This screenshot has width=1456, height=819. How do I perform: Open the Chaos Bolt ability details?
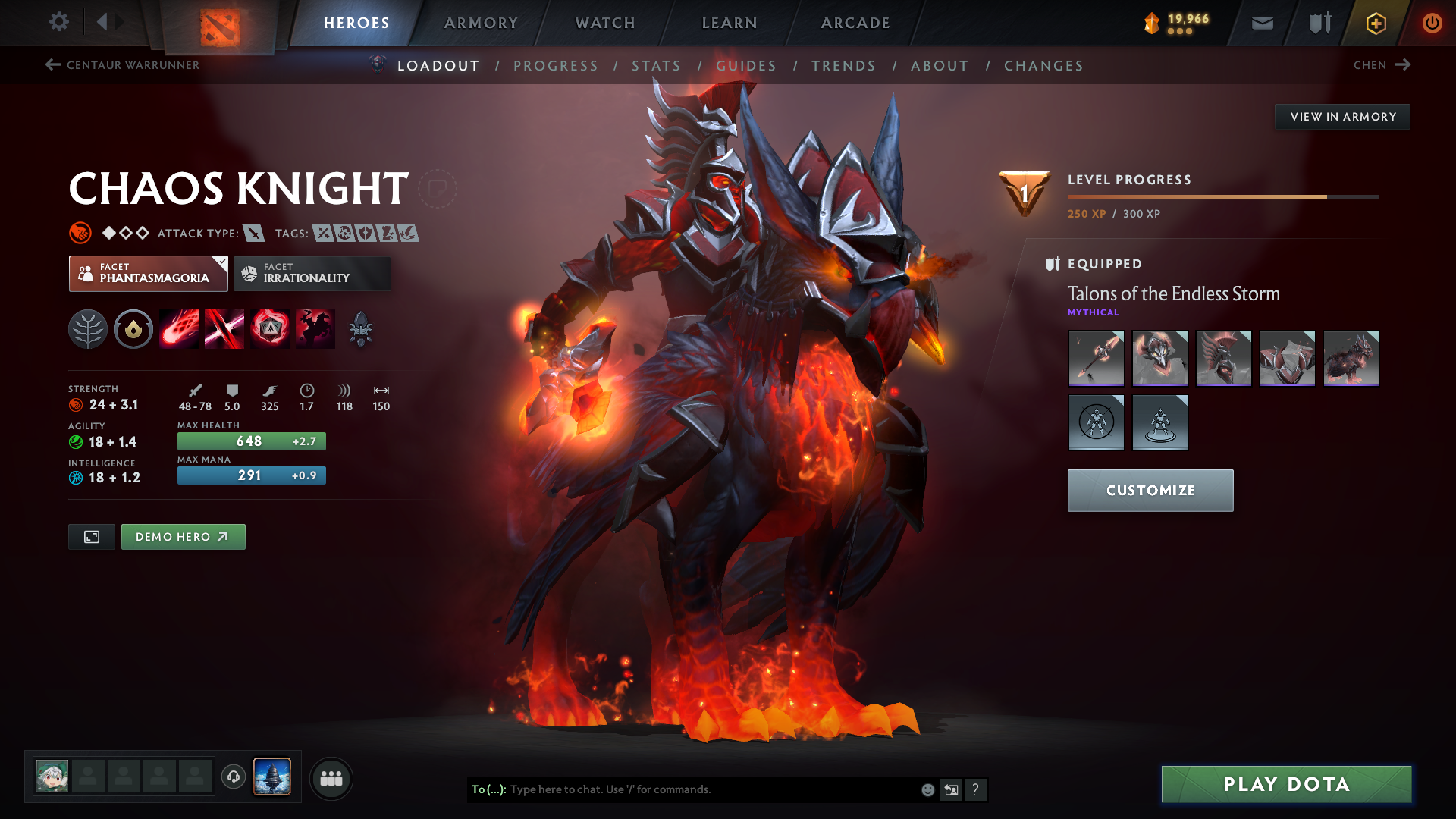pos(179,328)
